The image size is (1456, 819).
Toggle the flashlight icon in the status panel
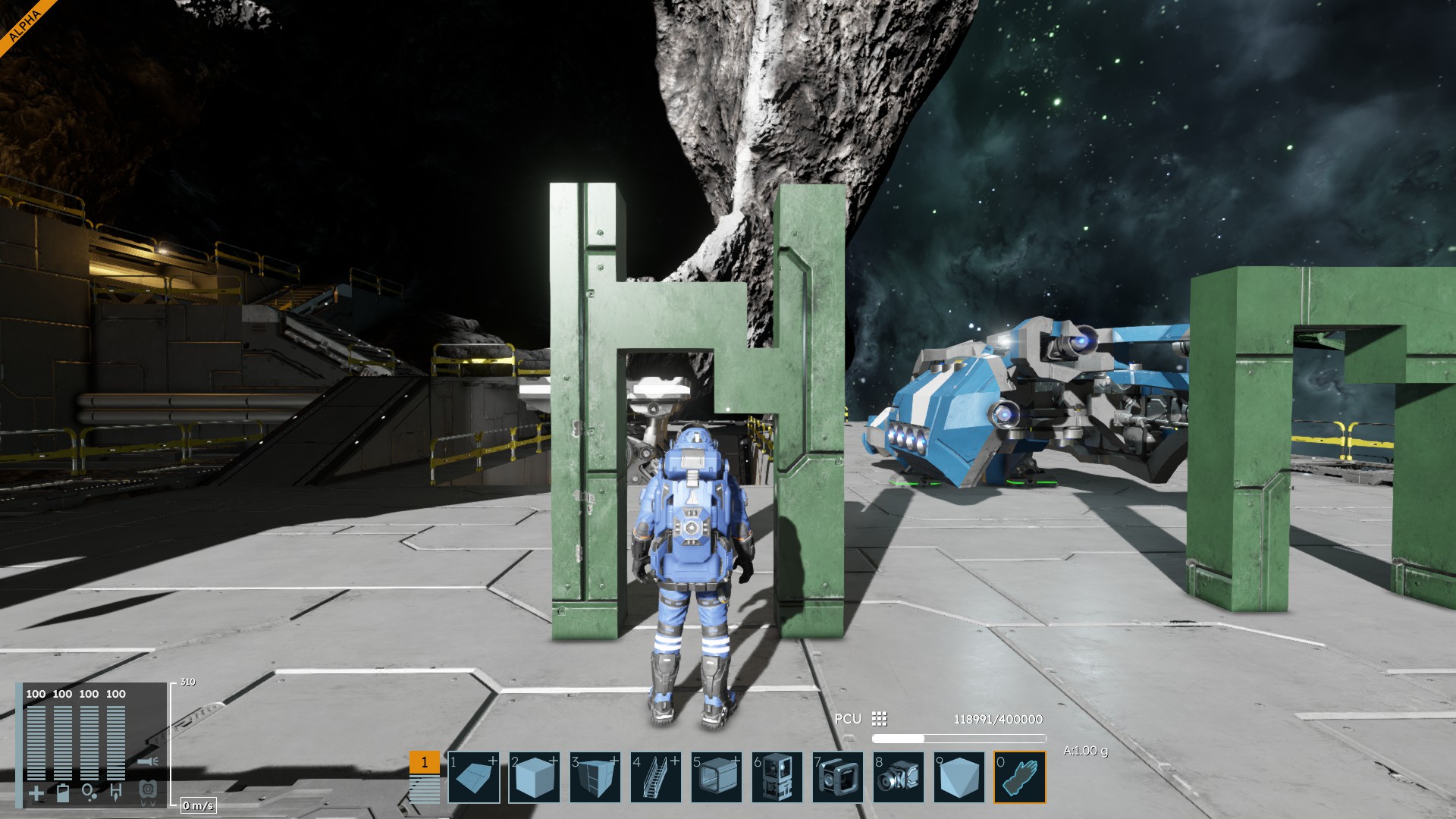[149, 761]
